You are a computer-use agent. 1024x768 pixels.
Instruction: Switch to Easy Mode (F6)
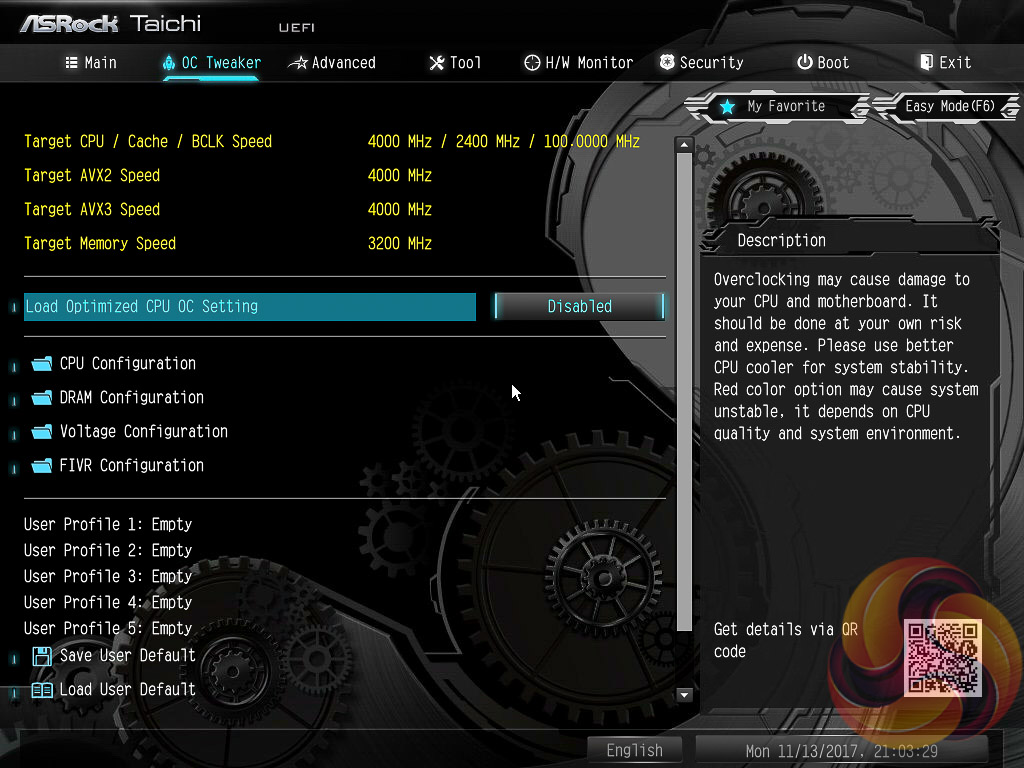click(948, 106)
